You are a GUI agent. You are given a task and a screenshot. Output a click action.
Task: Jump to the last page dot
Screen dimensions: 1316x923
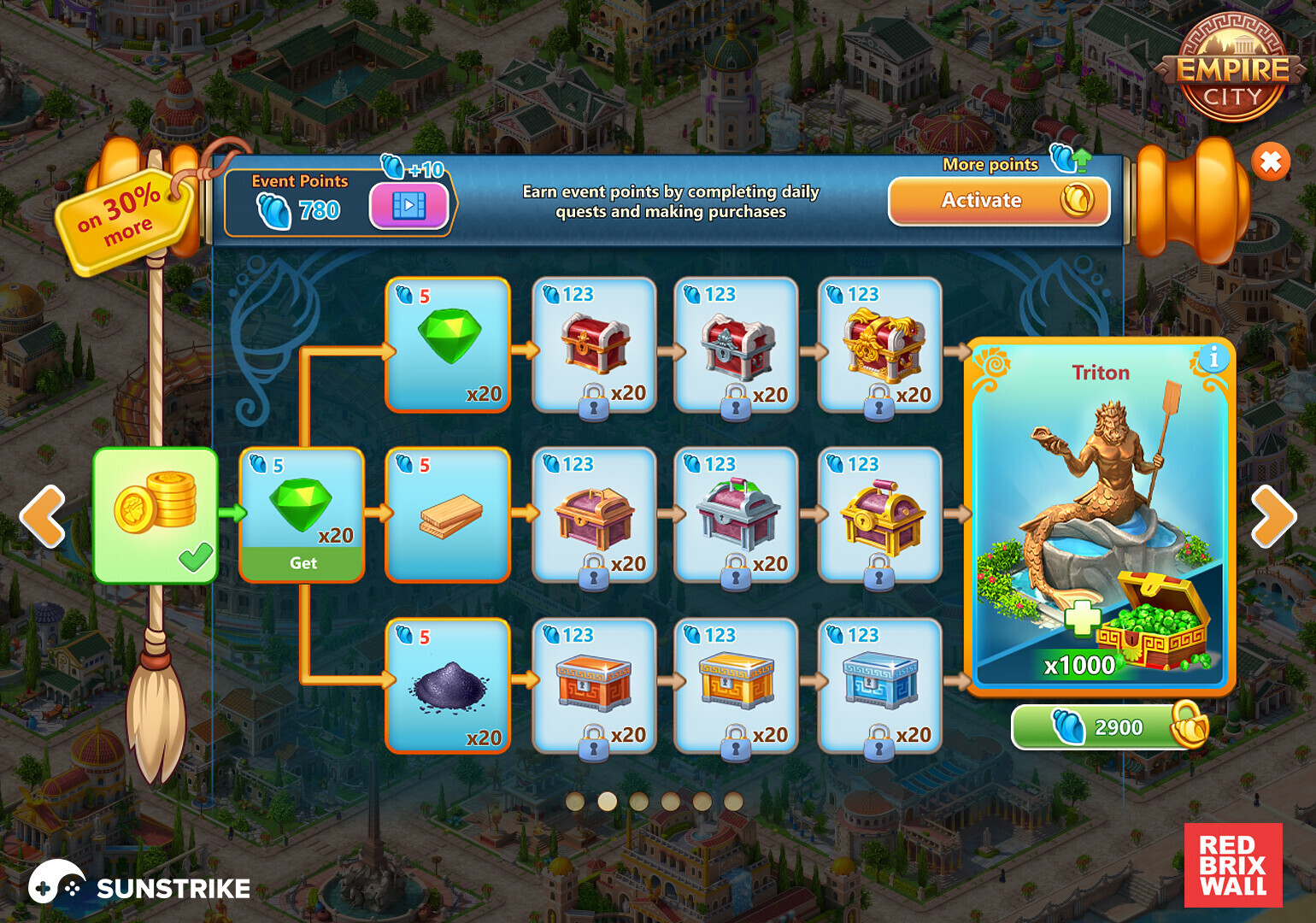pyautogui.click(x=733, y=801)
